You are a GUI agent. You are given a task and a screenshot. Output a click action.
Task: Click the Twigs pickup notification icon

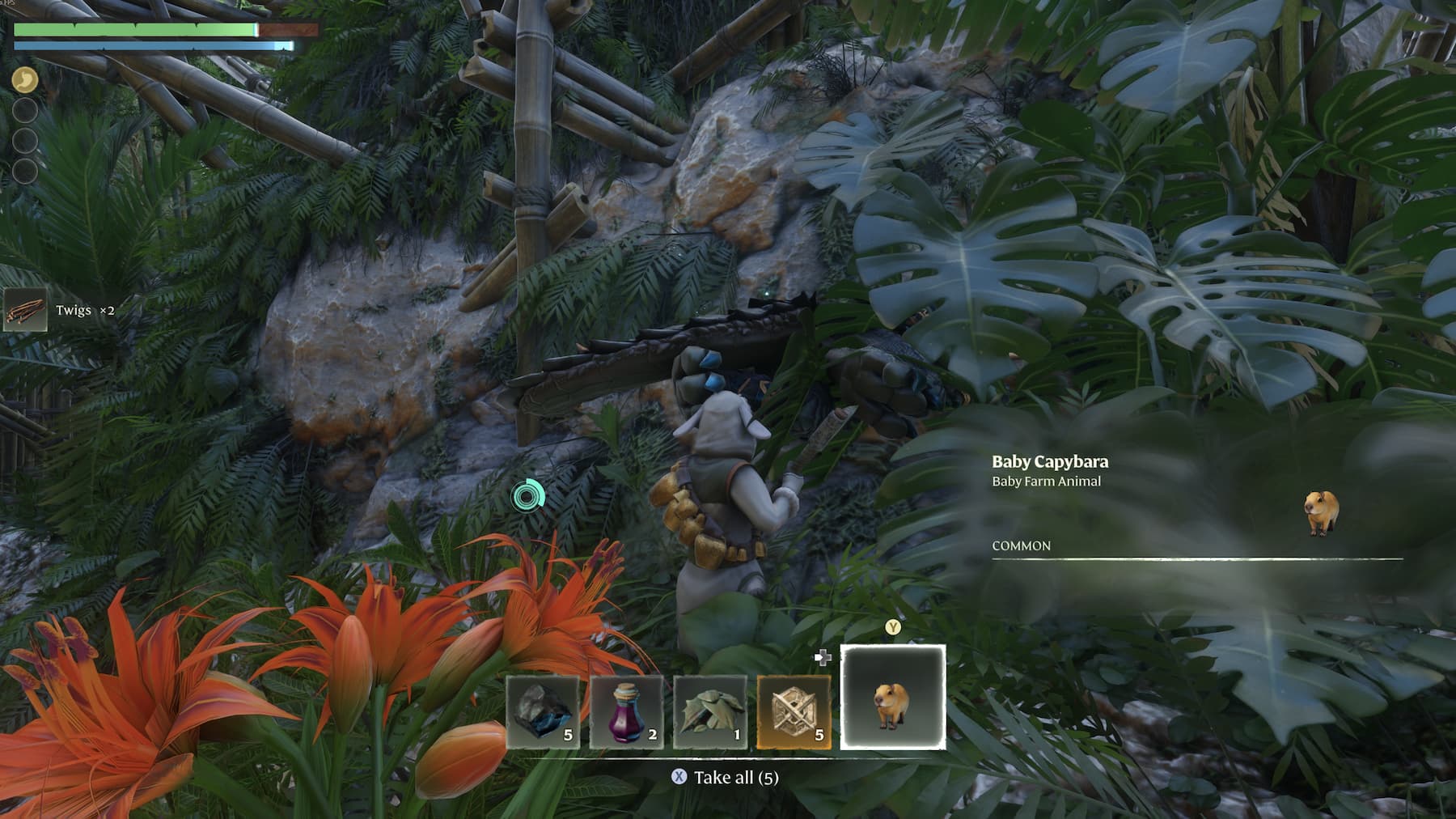[x=27, y=309]
